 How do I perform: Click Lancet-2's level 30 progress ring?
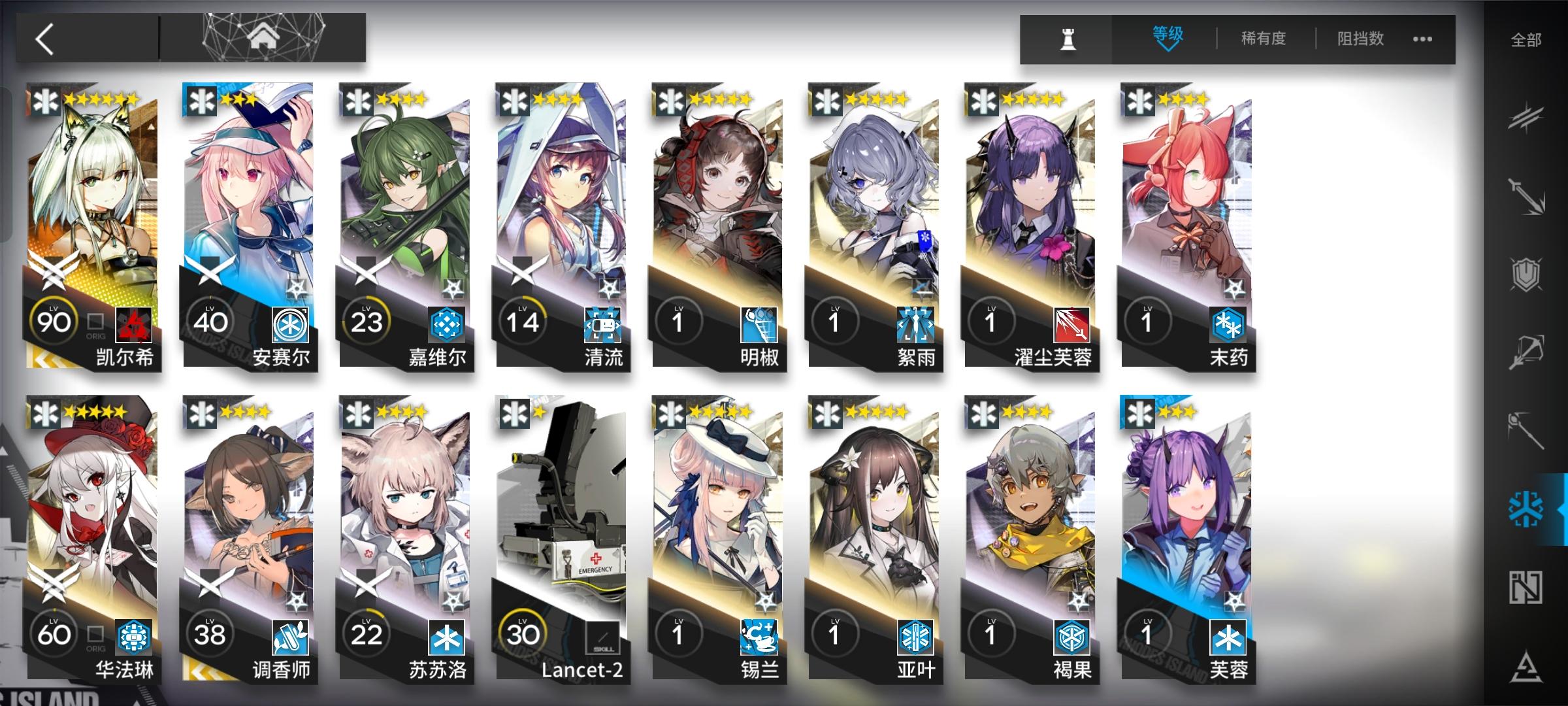tap(523, 632)
